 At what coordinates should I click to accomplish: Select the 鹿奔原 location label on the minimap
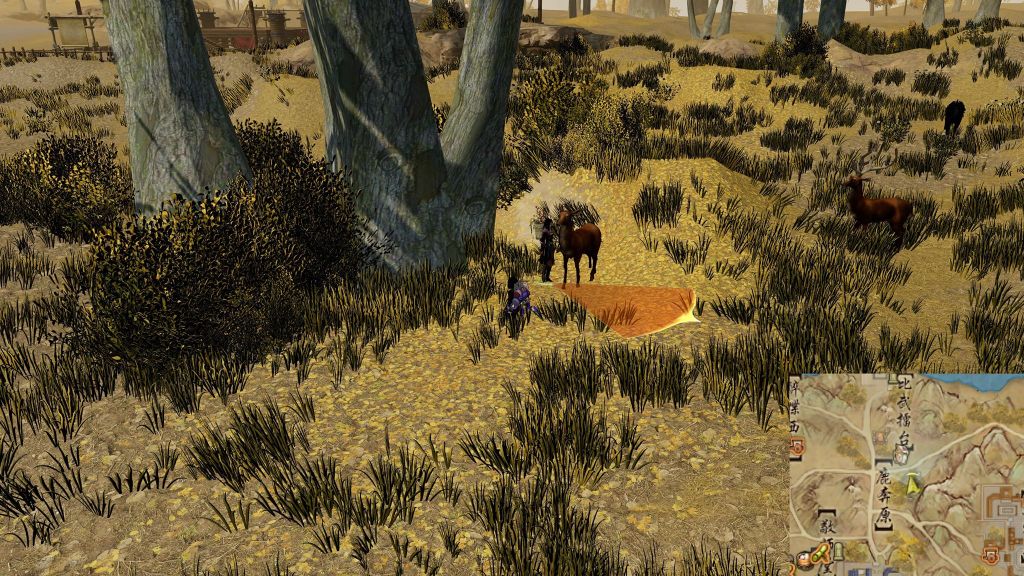tap(883, 494)
